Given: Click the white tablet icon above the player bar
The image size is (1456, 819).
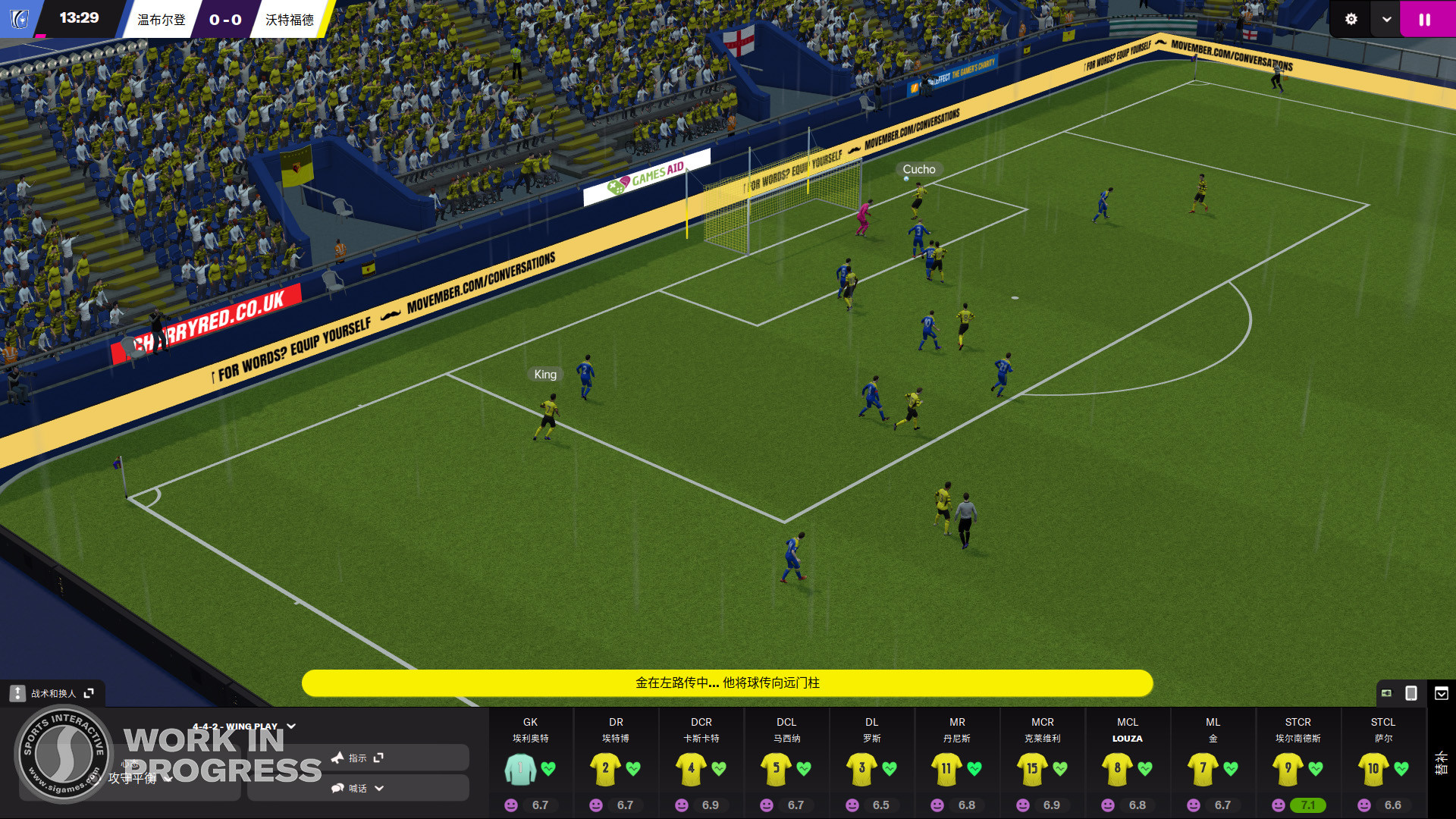Looking at the screenshot, I should pos(1411,693).
